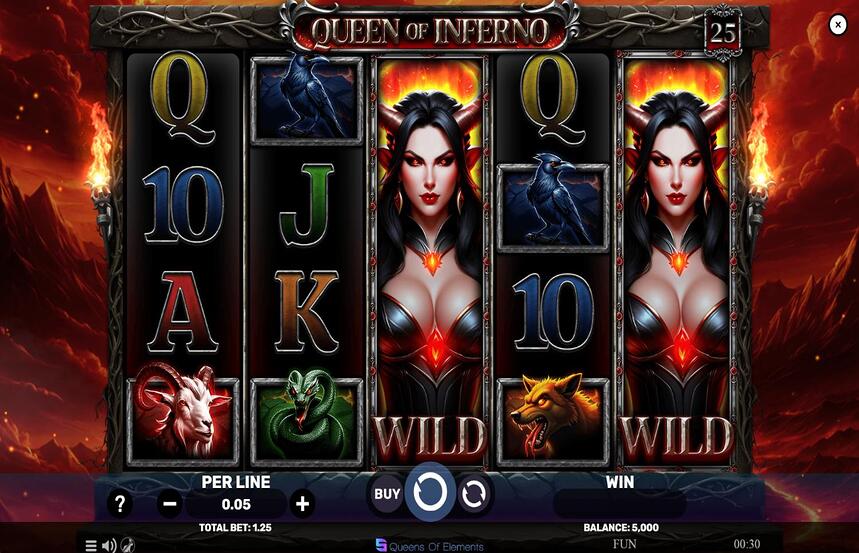Close the game with the X button

point(838,26)
